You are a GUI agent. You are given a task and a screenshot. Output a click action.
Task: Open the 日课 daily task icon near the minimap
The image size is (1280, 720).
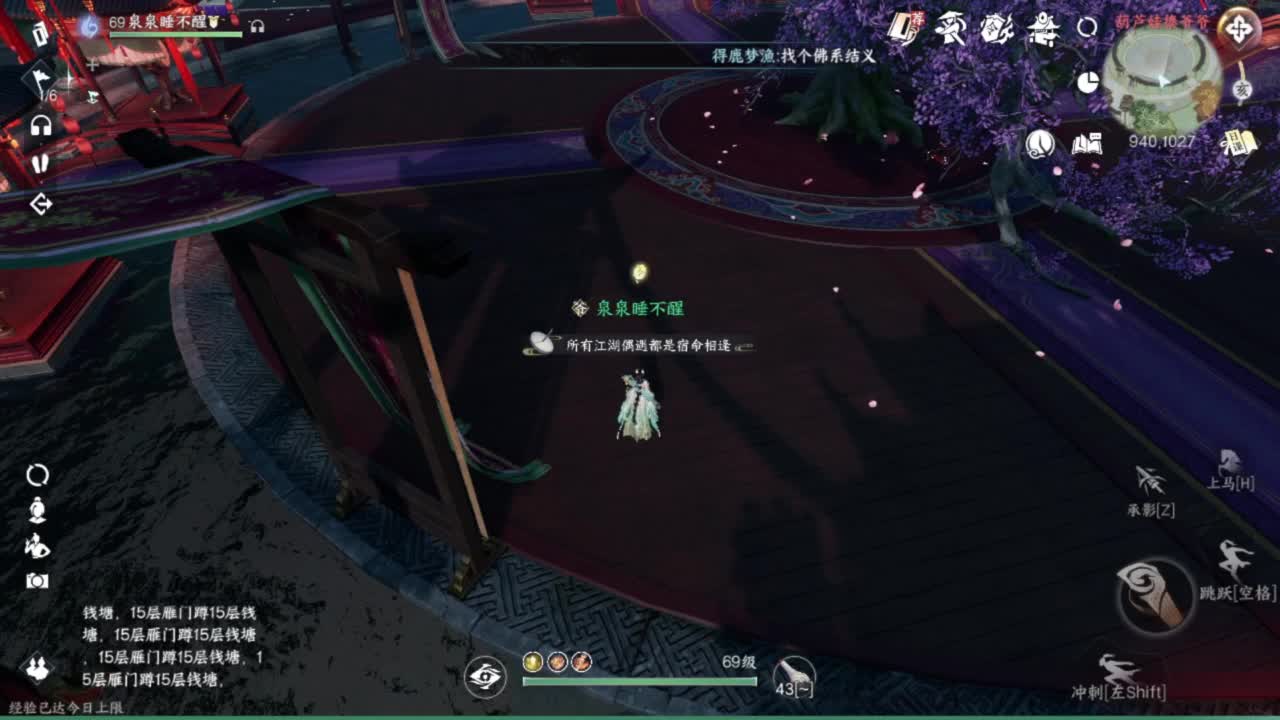point(1241,141)
